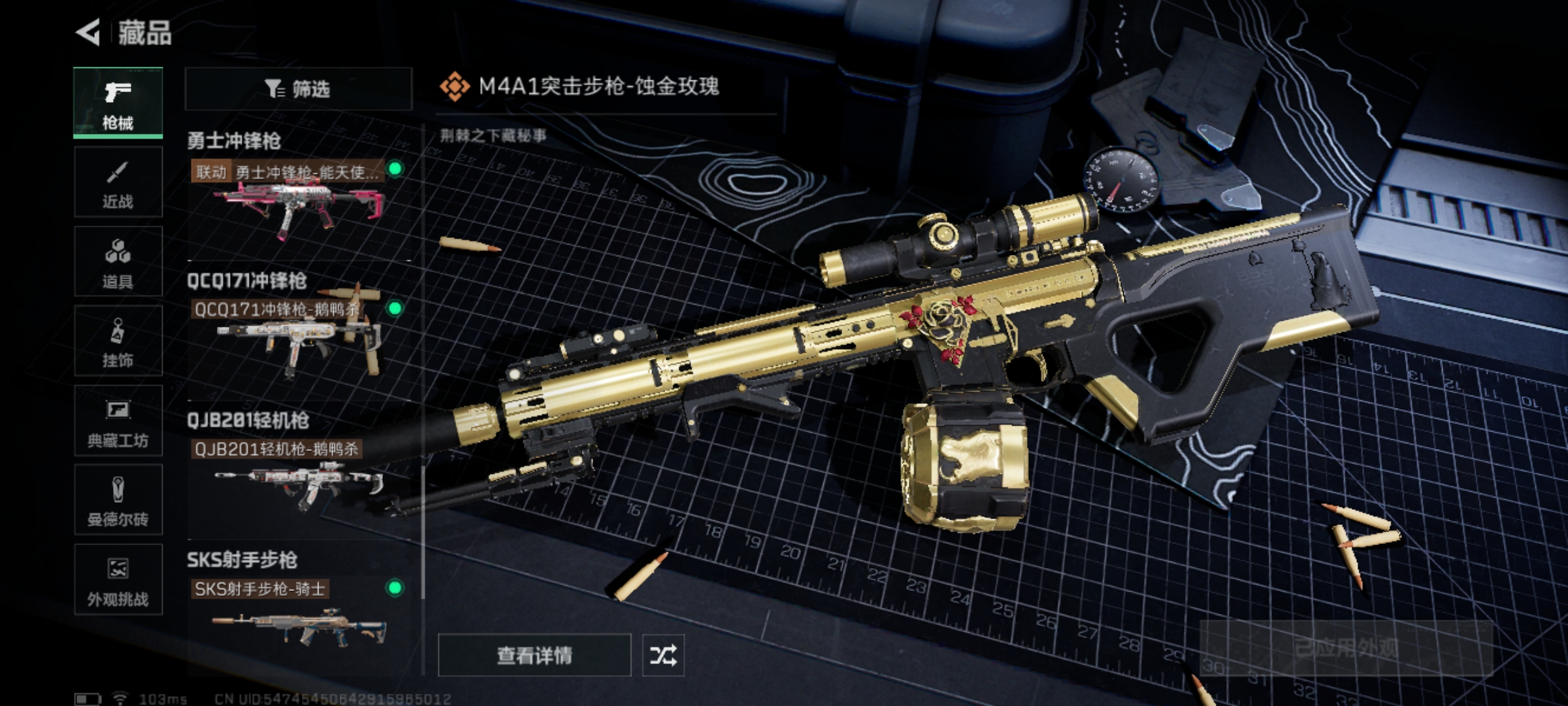1568x706 pixels.
Task: Switch to the 曼德尔砖 tab
Action: coord(118,500)
